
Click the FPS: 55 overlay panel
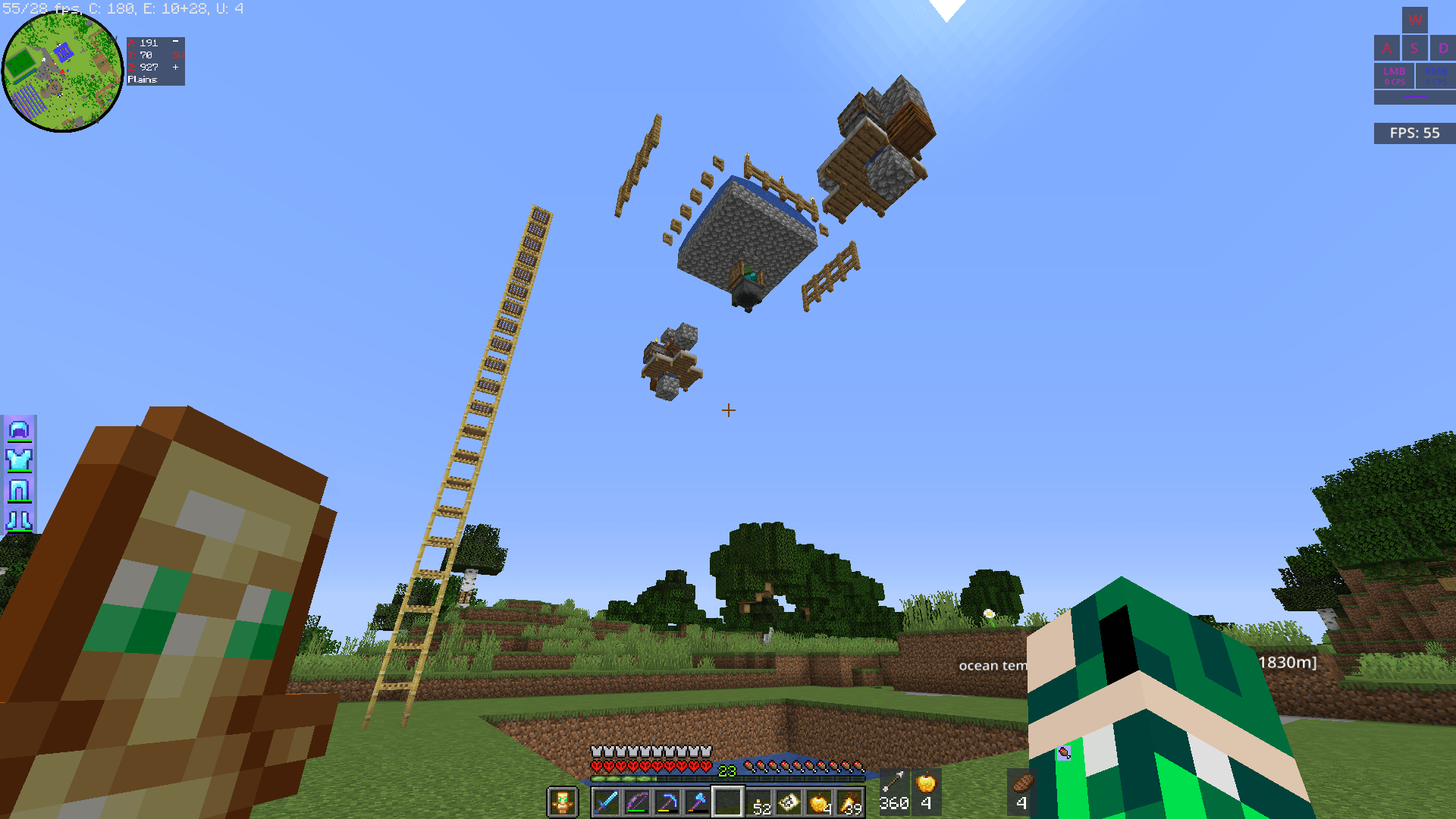(1414, 133)
